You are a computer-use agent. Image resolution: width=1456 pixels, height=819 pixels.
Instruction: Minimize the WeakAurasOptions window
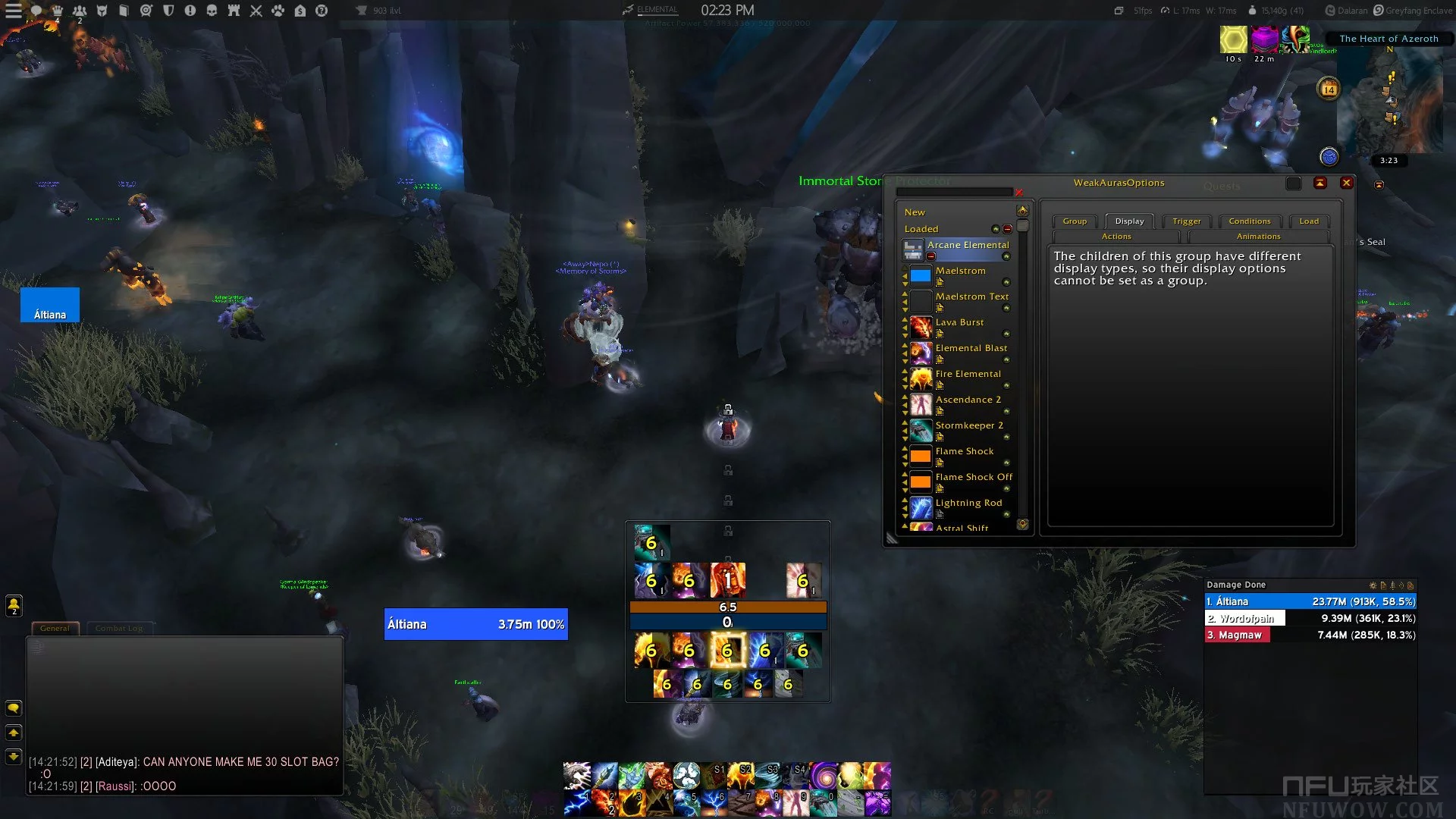1320,183
